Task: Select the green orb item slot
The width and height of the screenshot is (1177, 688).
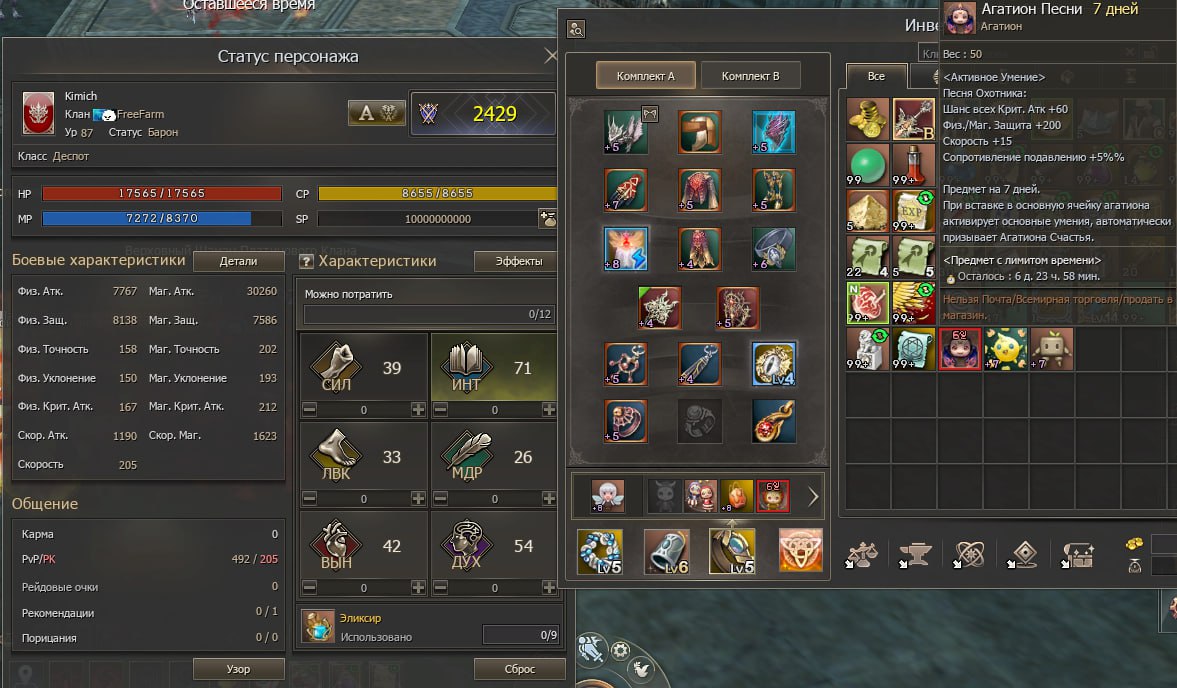Action: [866, 164]
